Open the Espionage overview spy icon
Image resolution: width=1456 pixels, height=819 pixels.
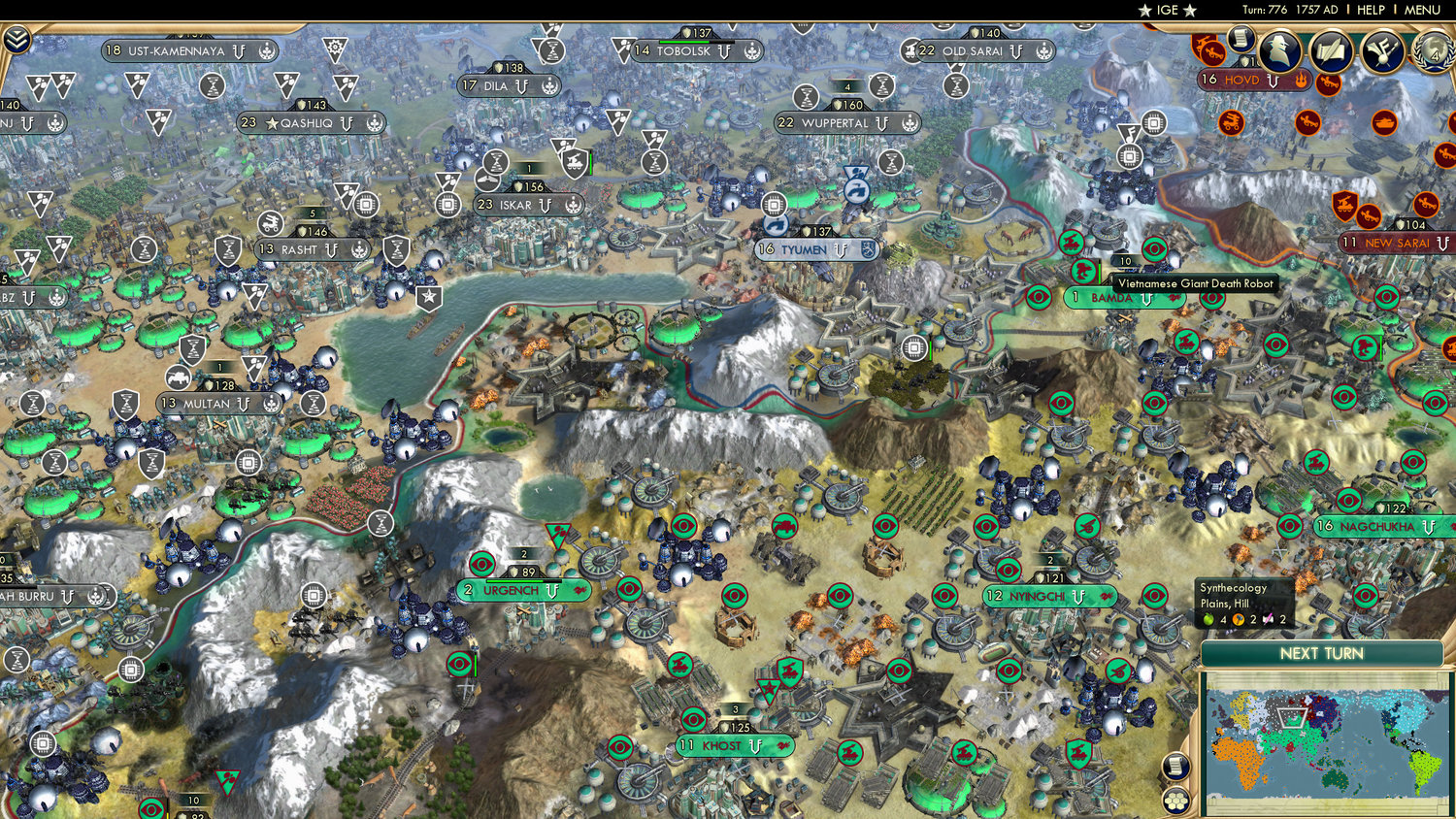pos(1277,50)
